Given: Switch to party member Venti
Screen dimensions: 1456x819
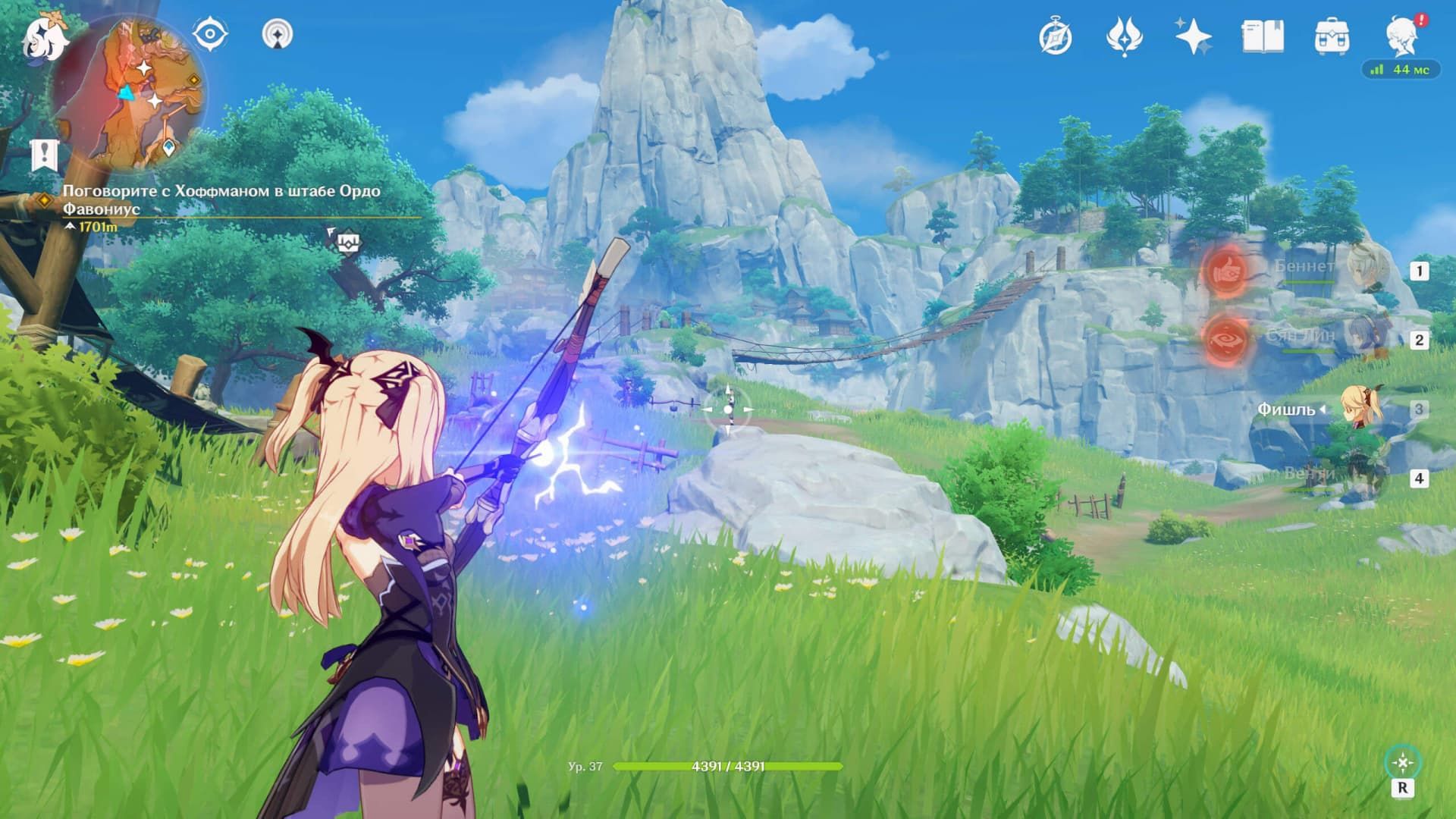Looking at the screenshot, I should [x=1363, y=478].
